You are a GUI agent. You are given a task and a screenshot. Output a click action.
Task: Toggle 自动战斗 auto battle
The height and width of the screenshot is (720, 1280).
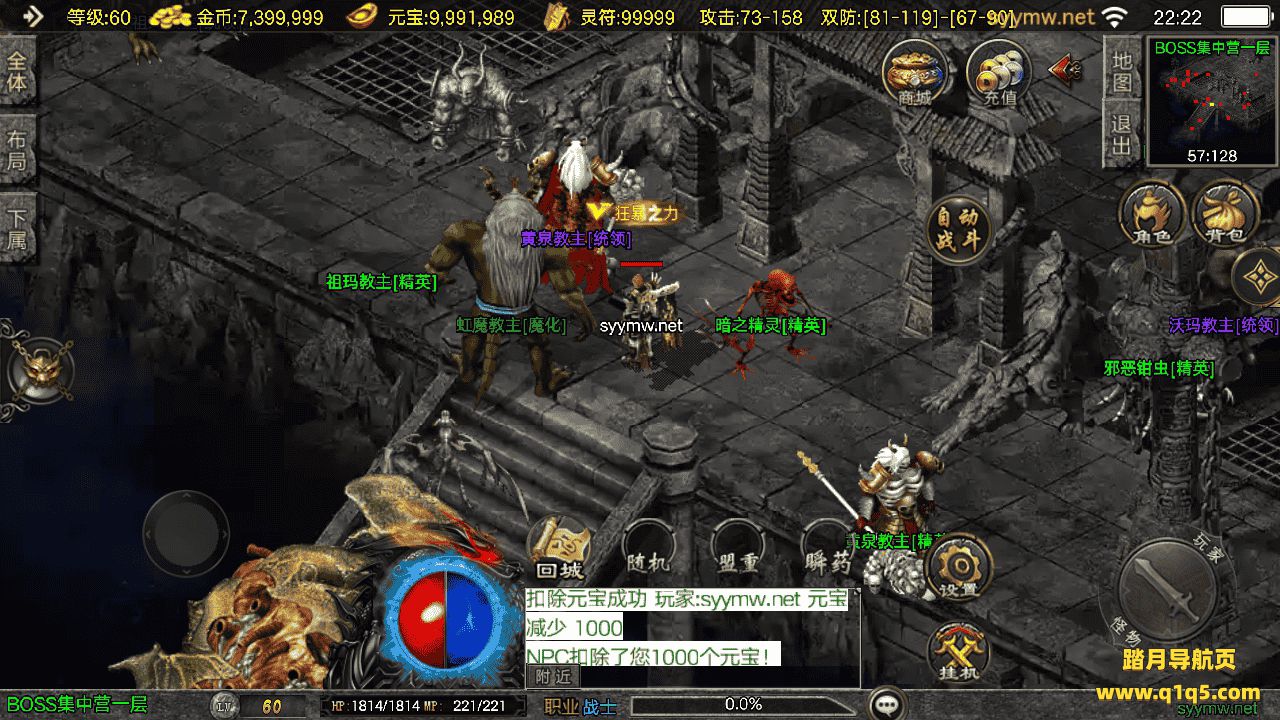pos(957,231)
